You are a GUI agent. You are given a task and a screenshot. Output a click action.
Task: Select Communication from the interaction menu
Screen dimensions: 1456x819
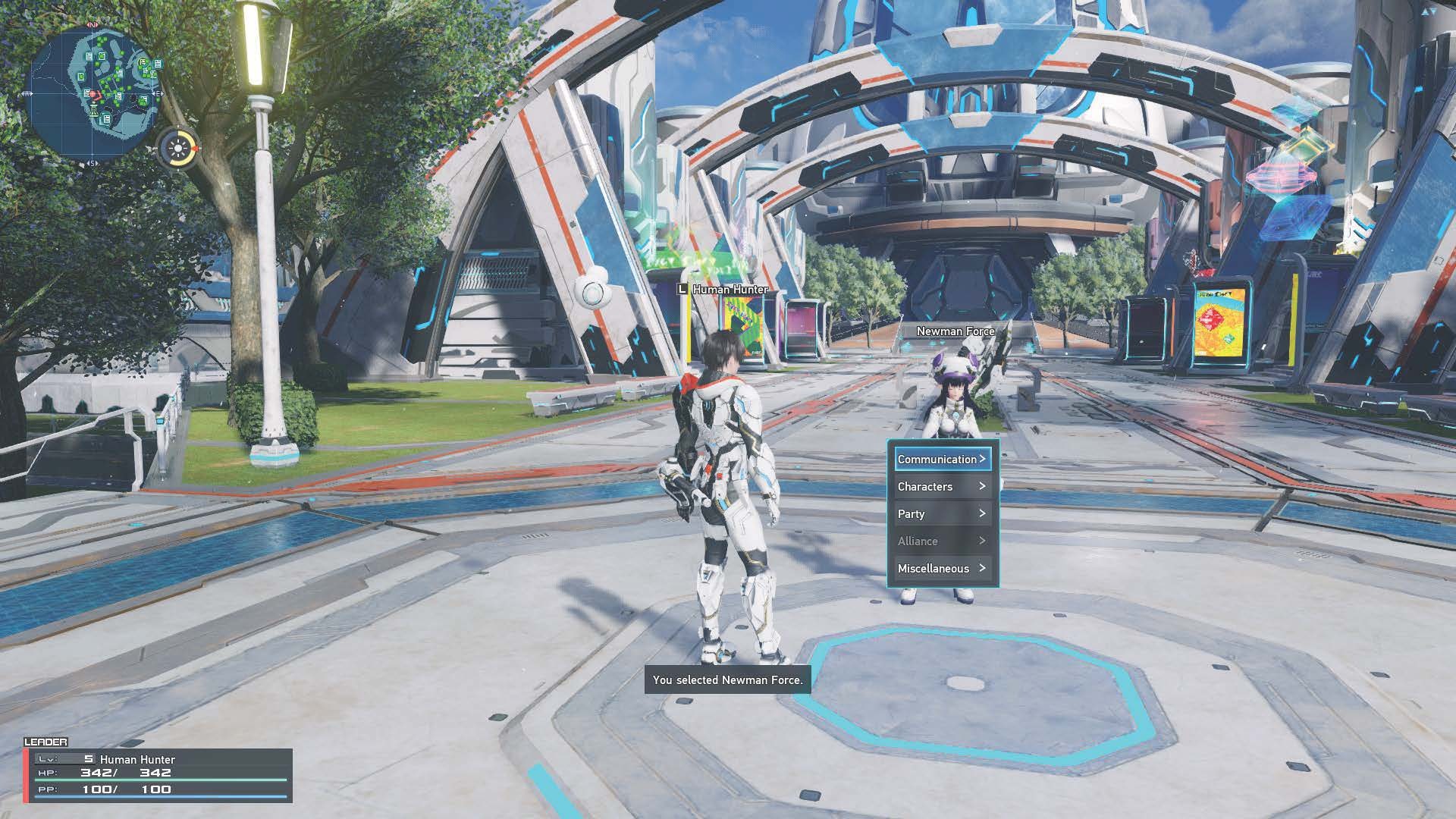click(x=938, y=459)
